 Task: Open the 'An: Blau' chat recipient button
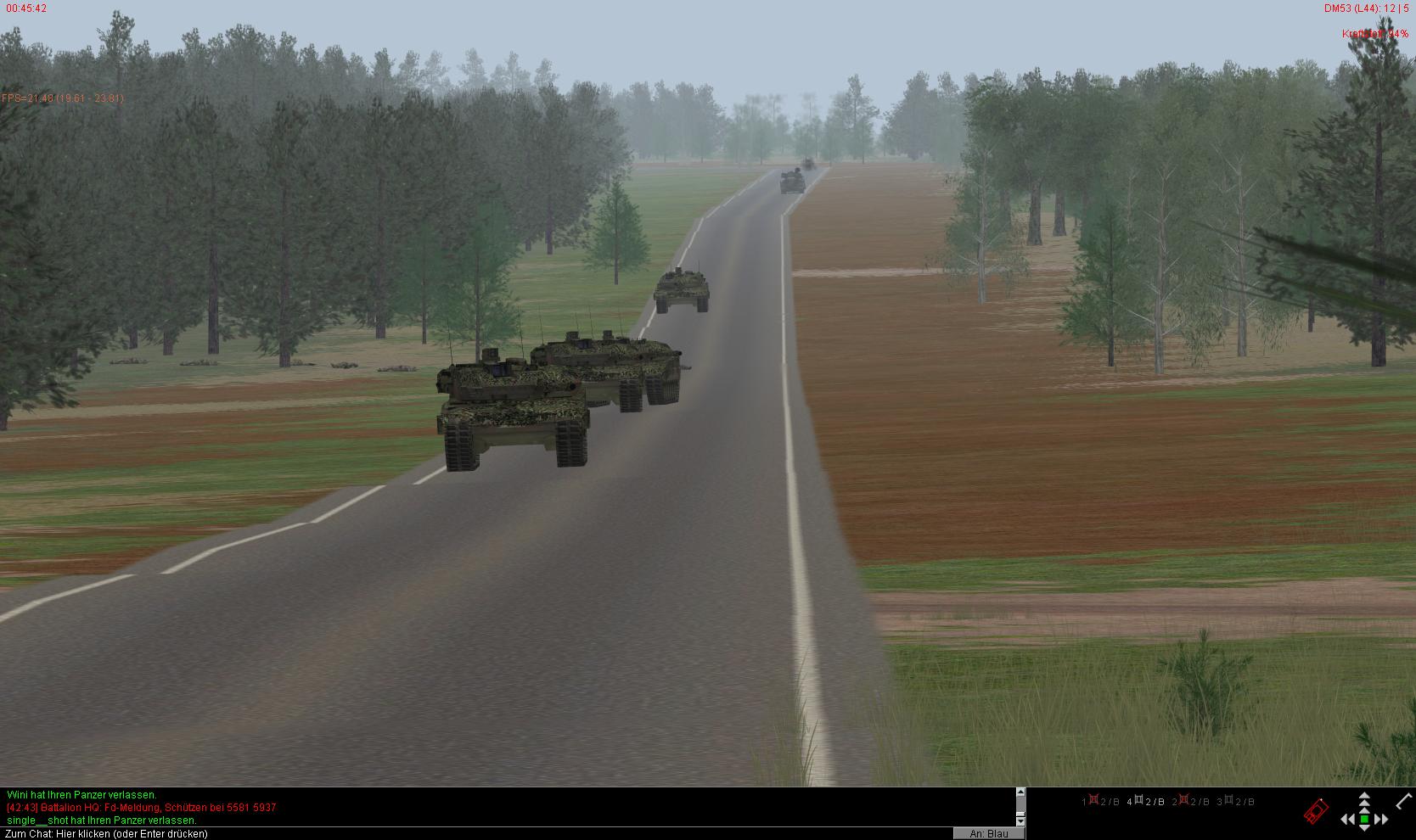[x=988, y=833]
